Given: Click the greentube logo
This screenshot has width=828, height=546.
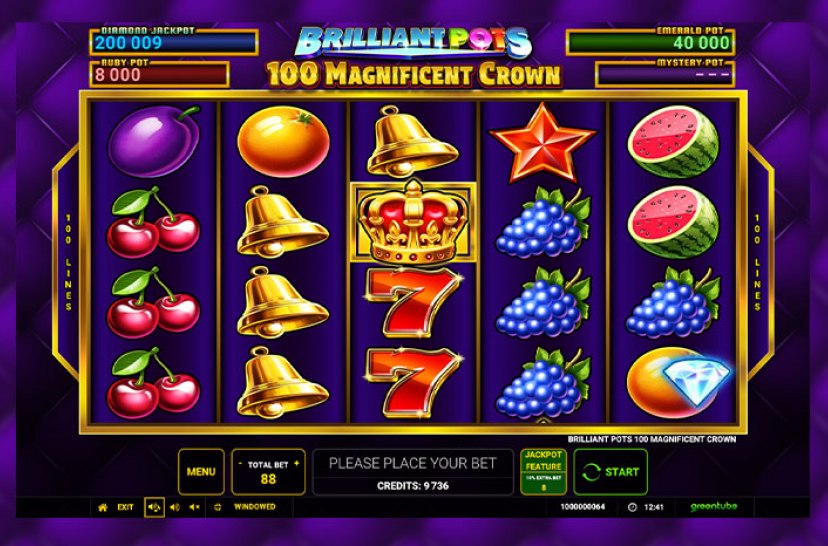Looking at the screenshot, I should (x=711, y=507).
